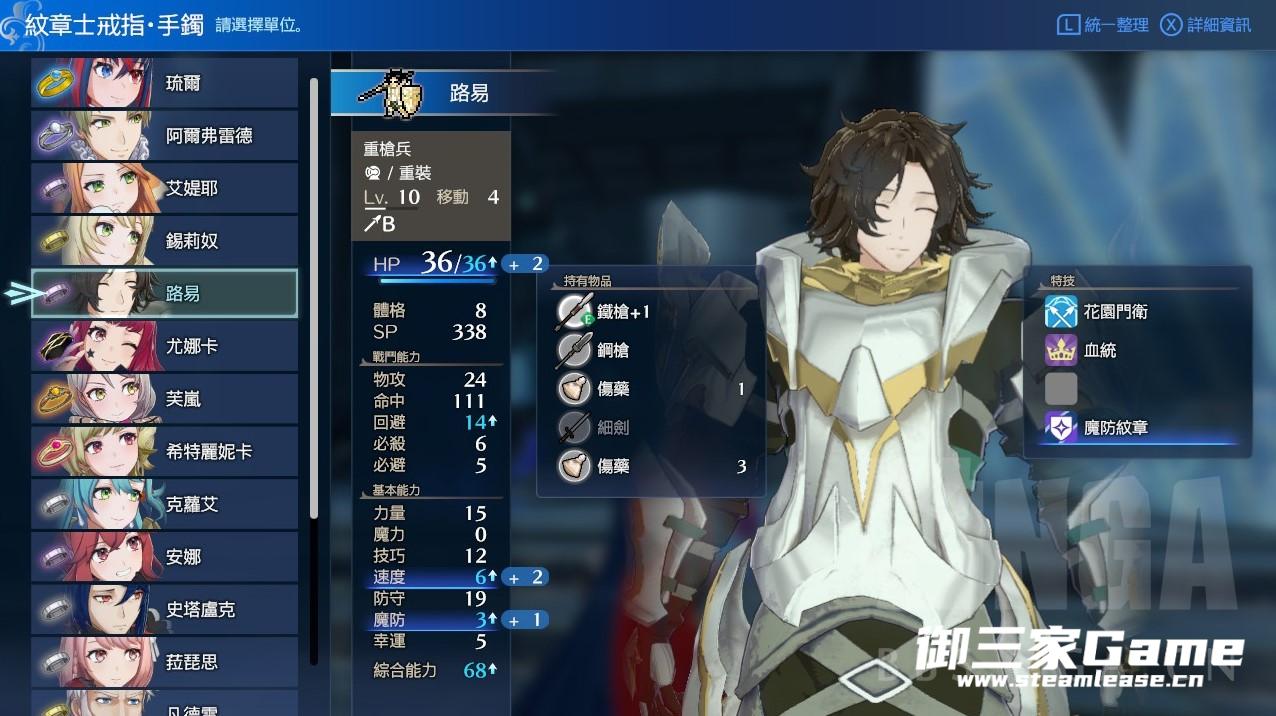Screen dimensions: 1276x716
Task: Choose unit 尤娜卡
Action: coord(165,346)
